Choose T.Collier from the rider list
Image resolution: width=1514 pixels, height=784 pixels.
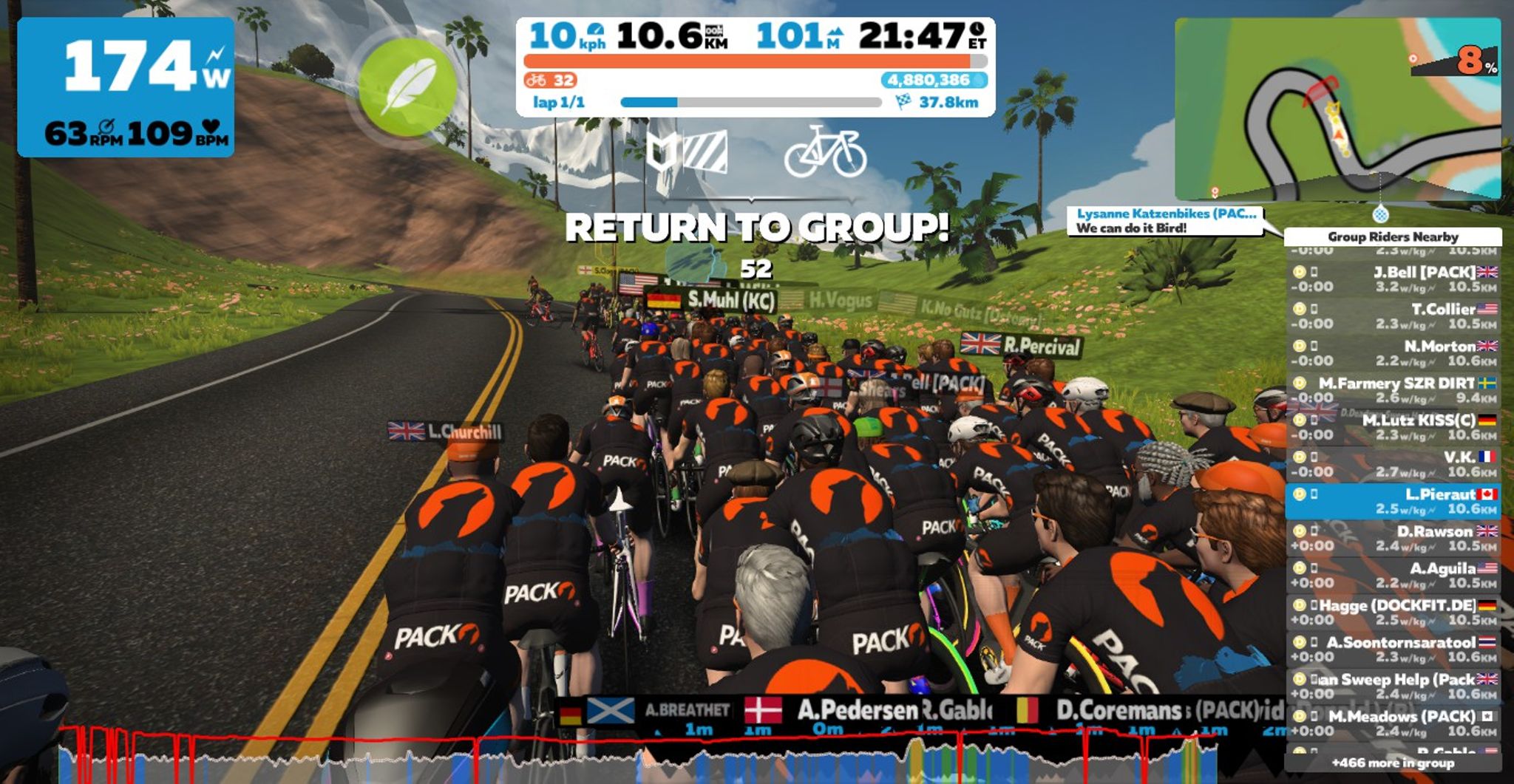pos(1394,316)
